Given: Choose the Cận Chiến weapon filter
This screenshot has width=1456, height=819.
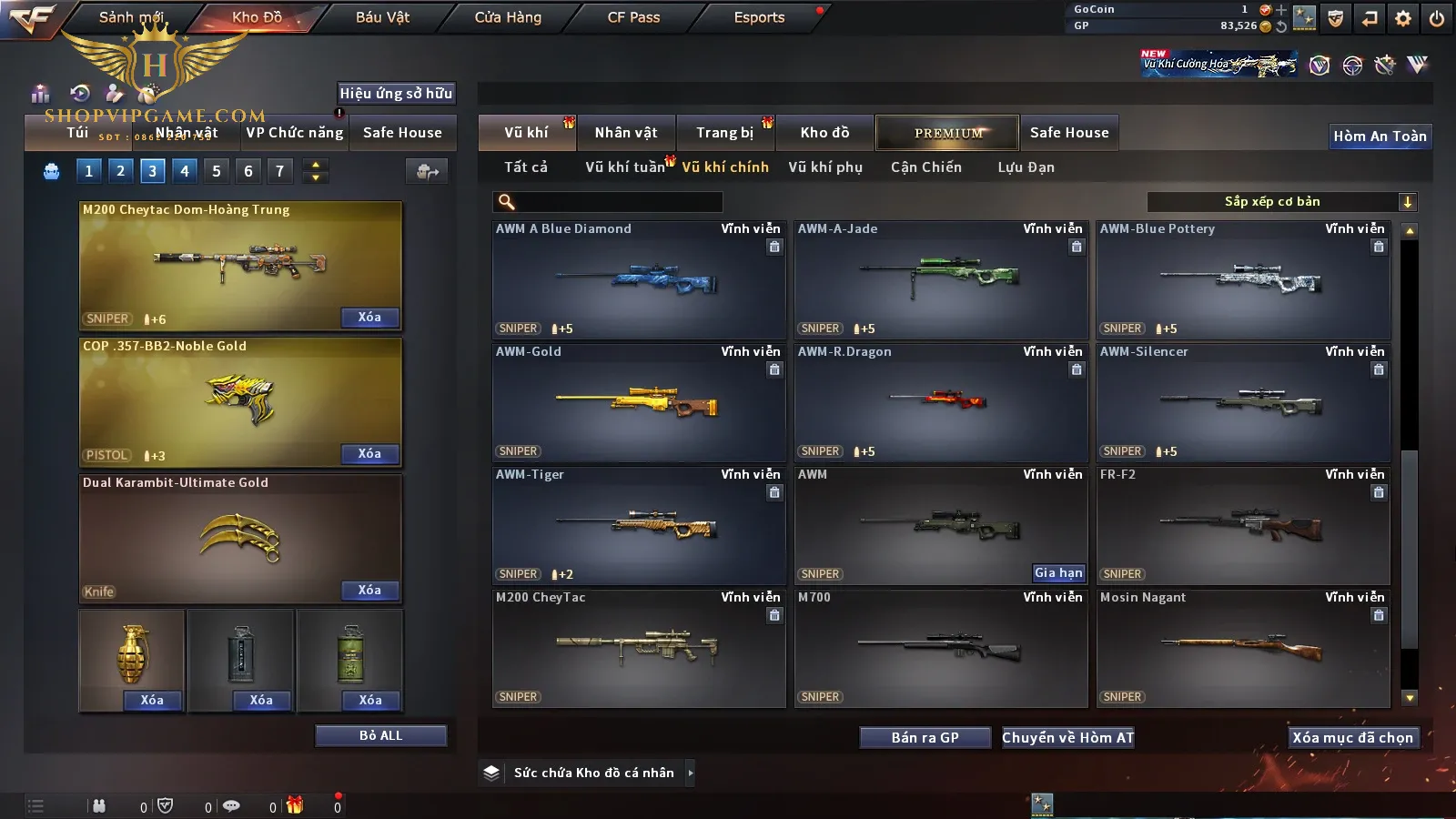Looking at the screenshot, I should [925, 167].
